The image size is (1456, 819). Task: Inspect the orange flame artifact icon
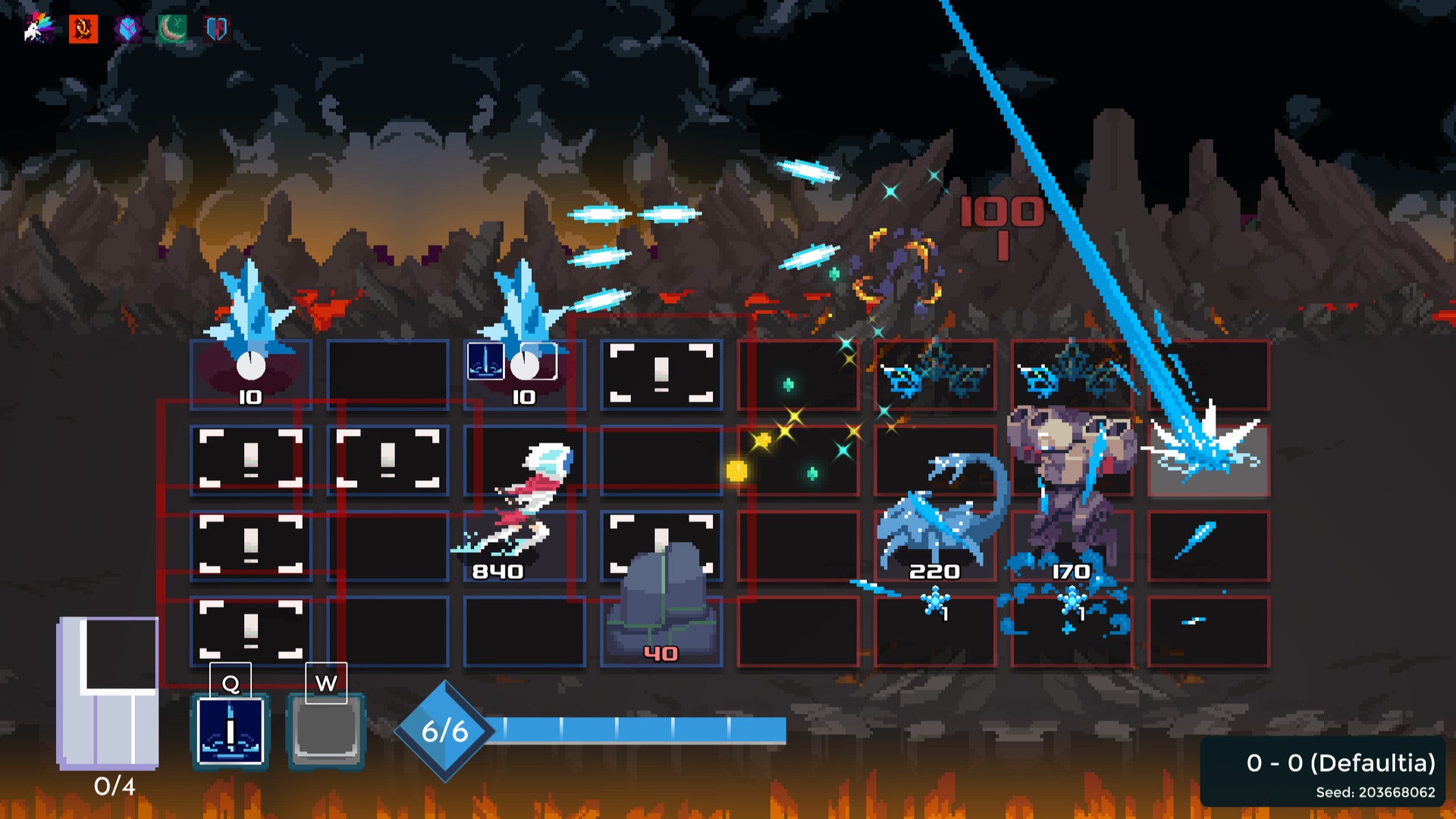83,29
